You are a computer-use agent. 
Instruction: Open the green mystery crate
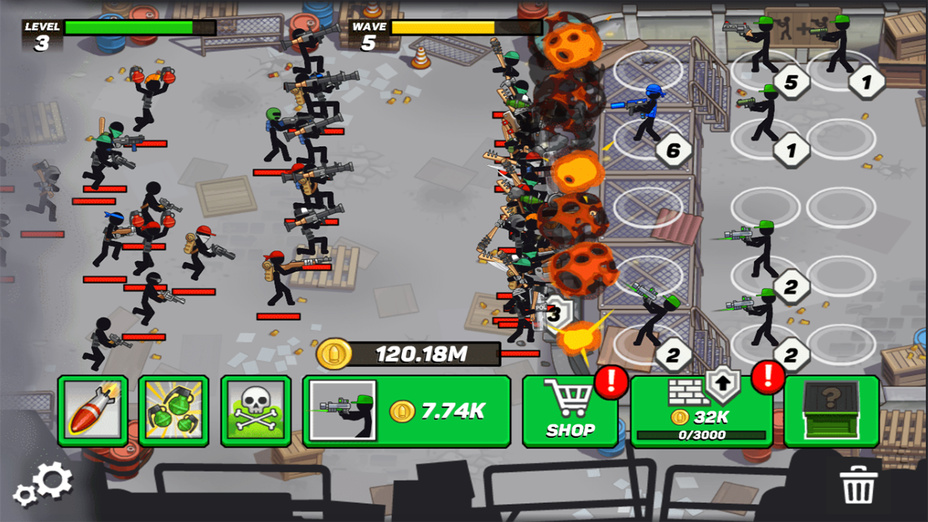point(831,410)
